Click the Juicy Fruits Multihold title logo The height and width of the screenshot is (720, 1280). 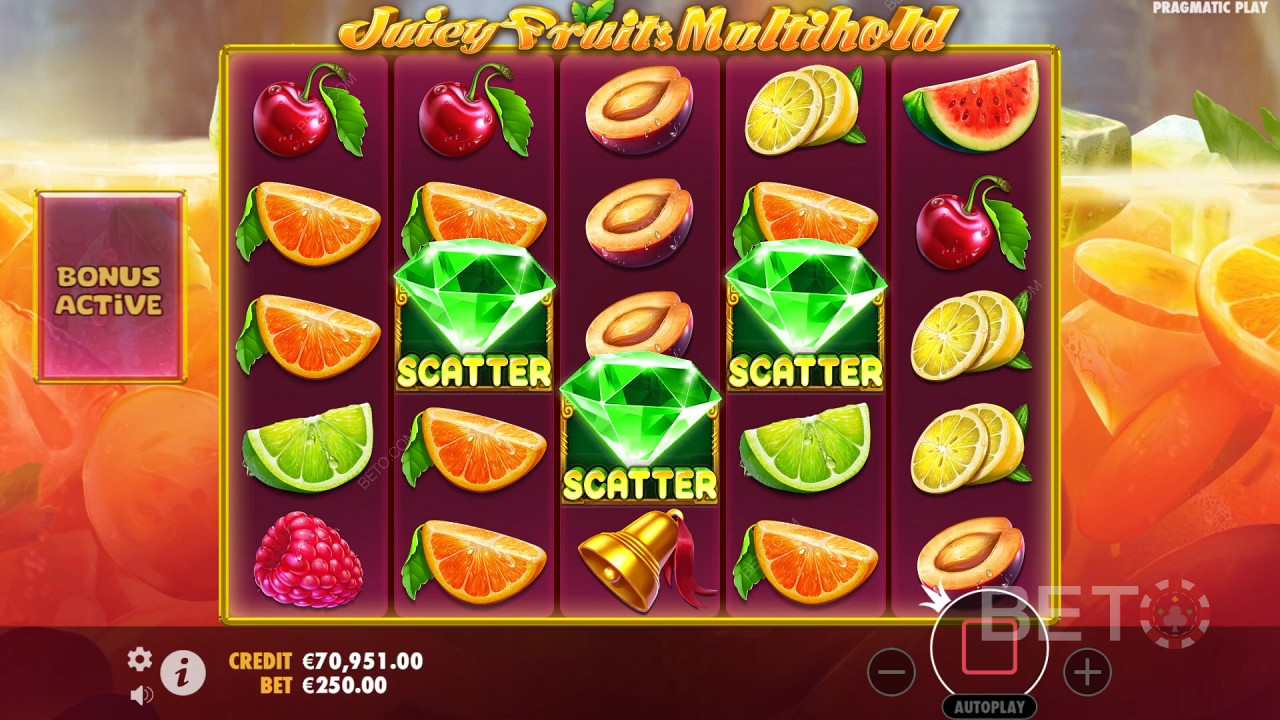(x=640, y=27)
